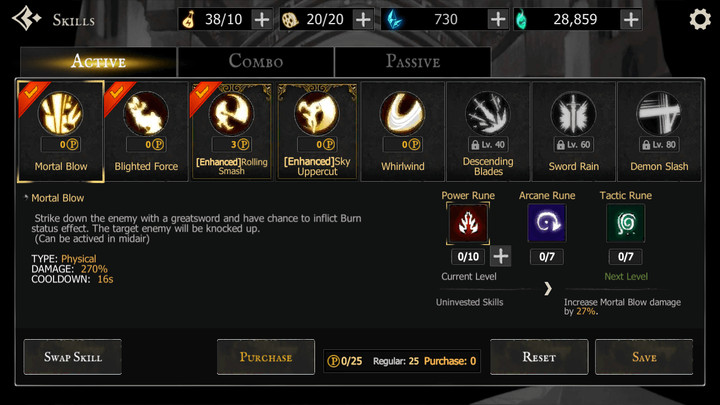Open the Passive skills tab
Viewport: 720px width, 405px height.
point(412,61)
